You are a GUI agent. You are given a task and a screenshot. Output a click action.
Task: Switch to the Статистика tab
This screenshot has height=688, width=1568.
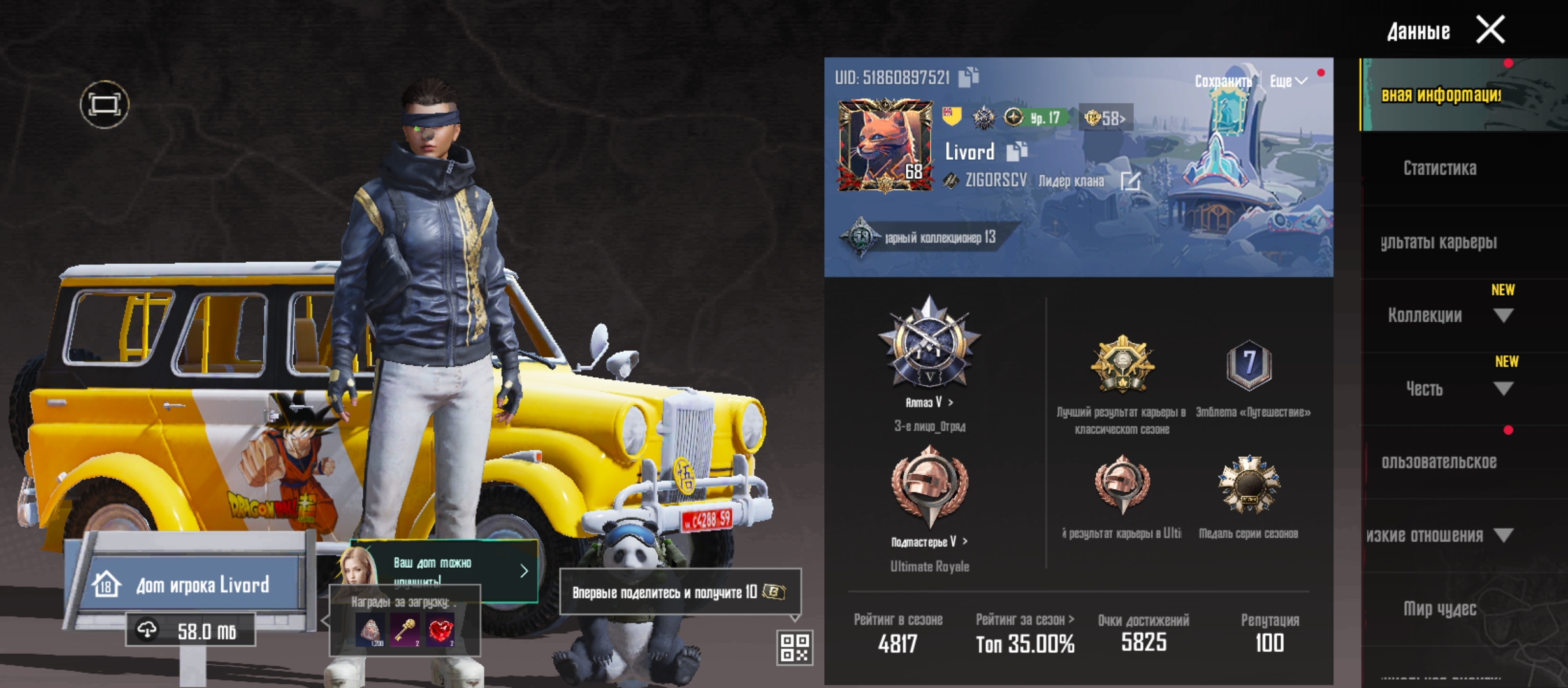(1439, 168)
